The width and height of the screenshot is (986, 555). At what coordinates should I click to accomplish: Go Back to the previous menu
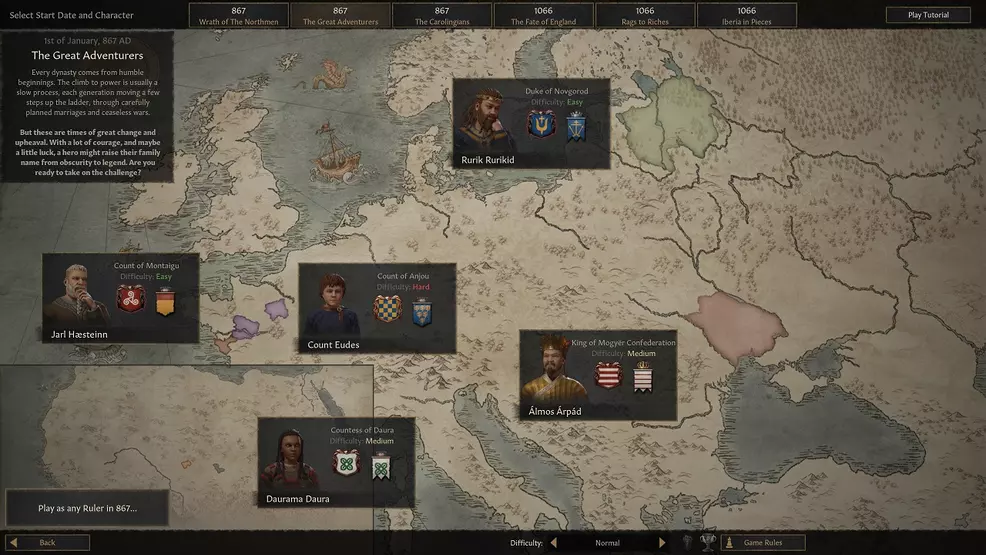47,543
